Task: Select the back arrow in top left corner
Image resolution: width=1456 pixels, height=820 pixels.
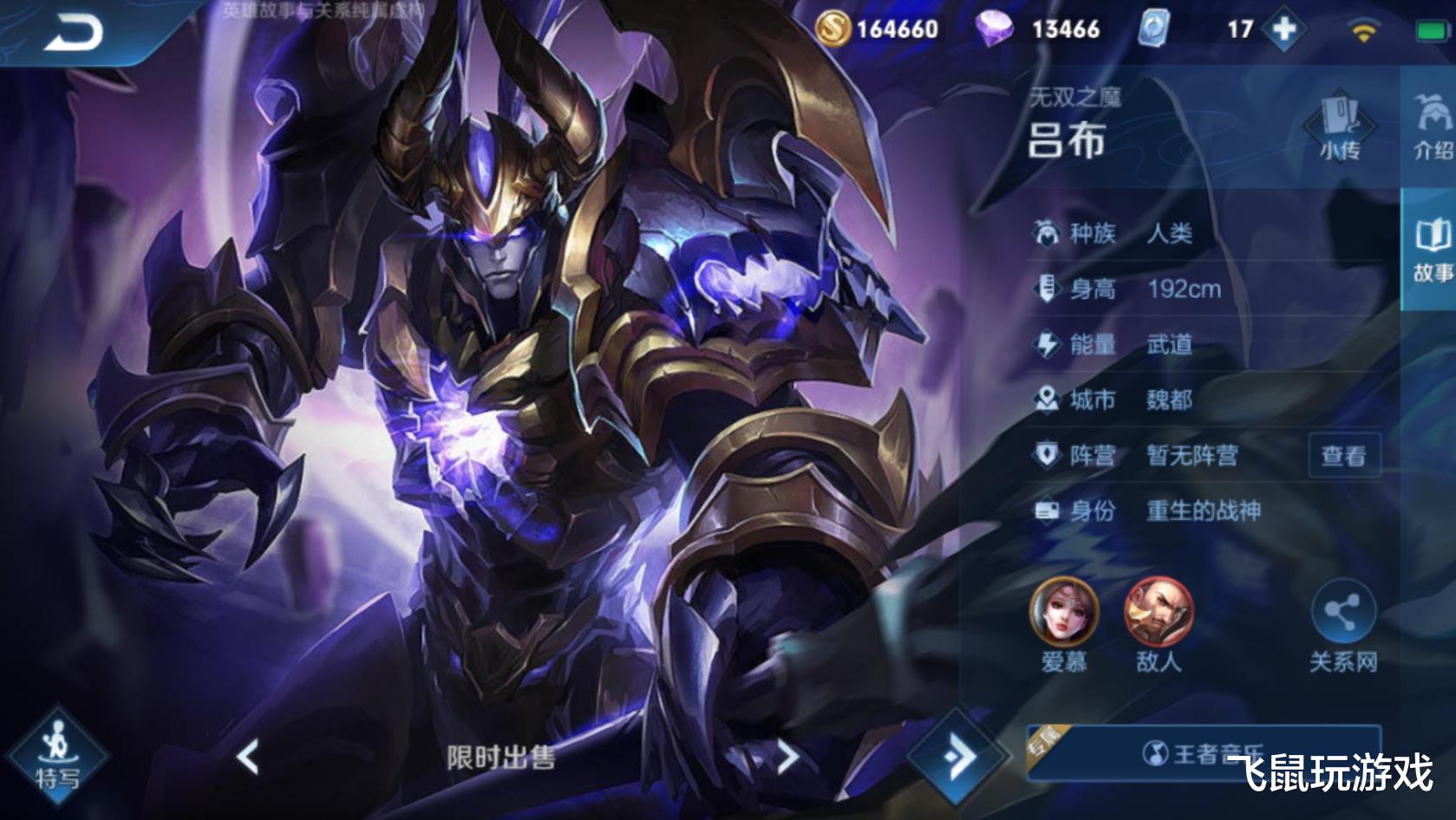Action: pyautogui.click(x=74, y=33)
